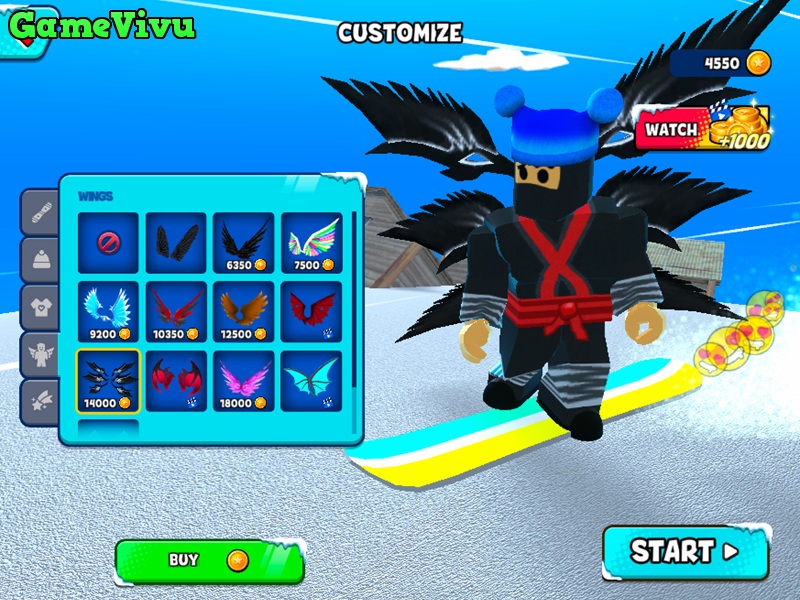
Task: Select the brown 12500 wings
Action: tap(243, 311)
